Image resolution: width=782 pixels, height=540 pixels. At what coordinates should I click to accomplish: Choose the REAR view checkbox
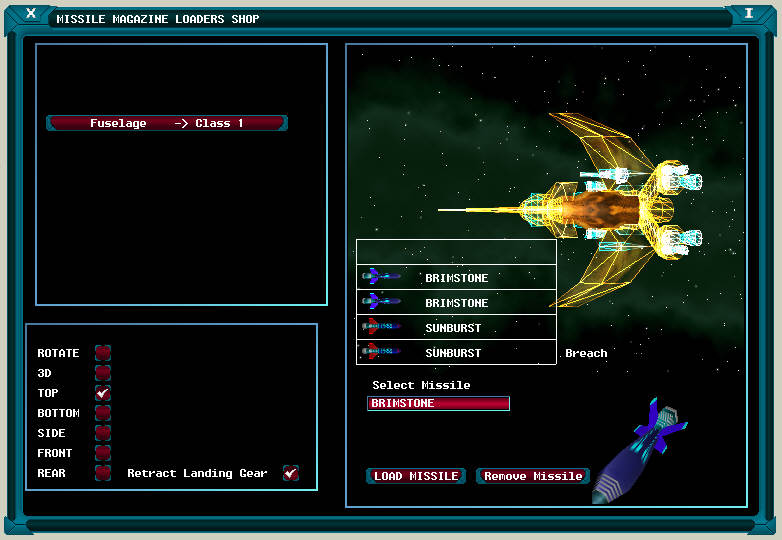pos(103,473)
